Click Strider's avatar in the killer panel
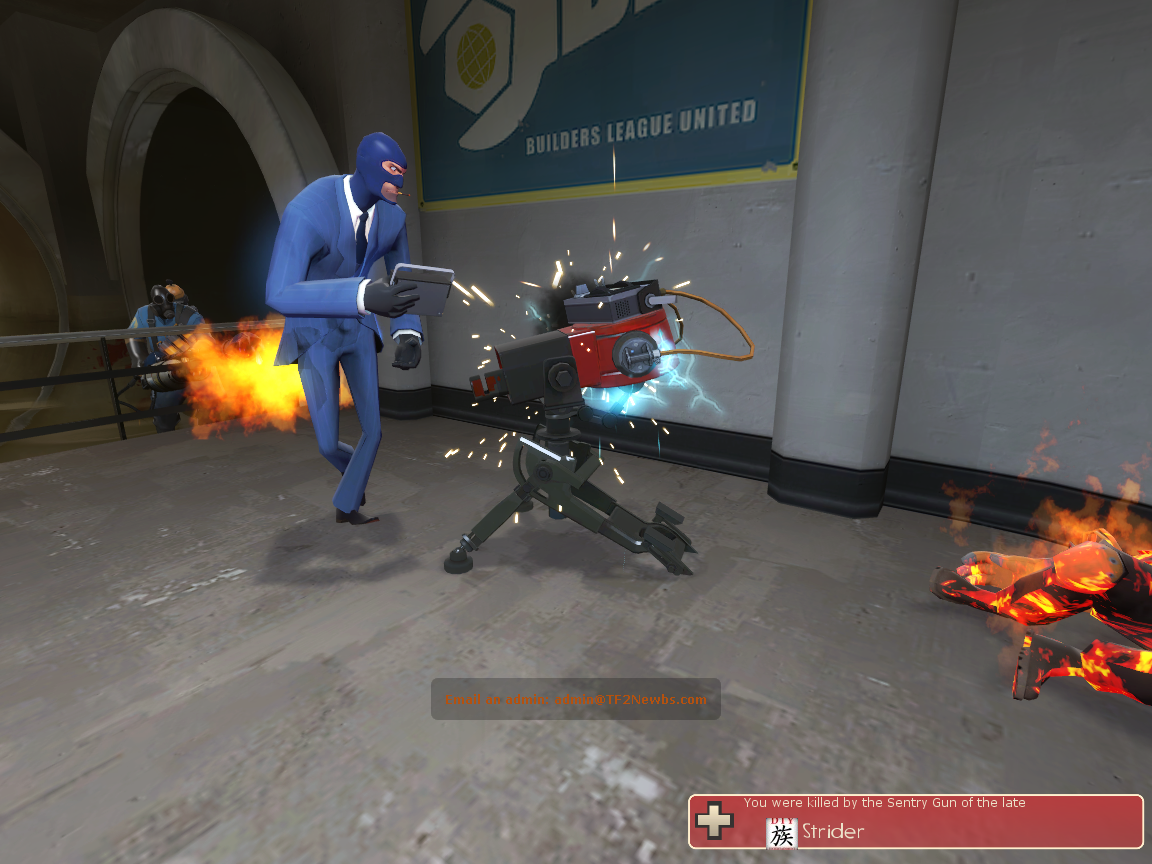The width and height of the screenshot is (1152, 864). pos(782,832)
